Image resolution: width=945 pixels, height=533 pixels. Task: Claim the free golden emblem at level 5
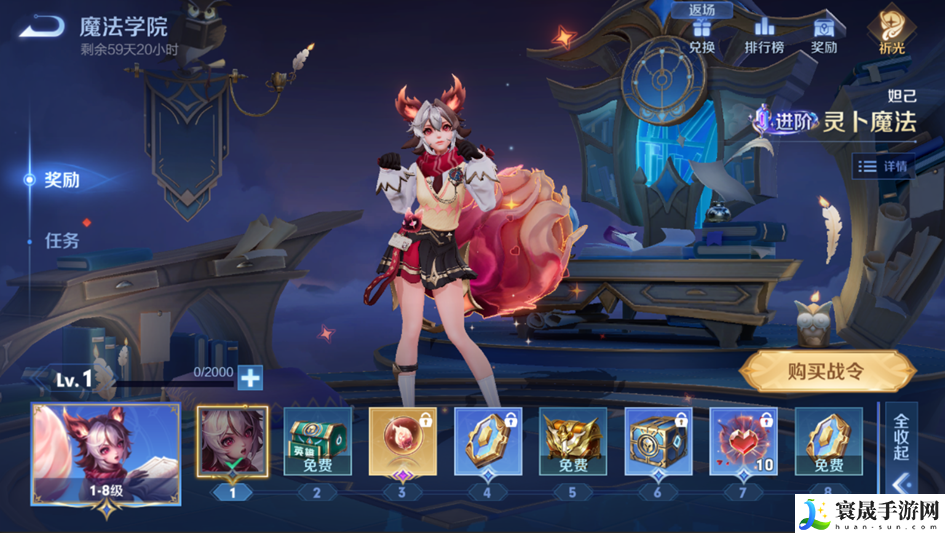point(573,441)
